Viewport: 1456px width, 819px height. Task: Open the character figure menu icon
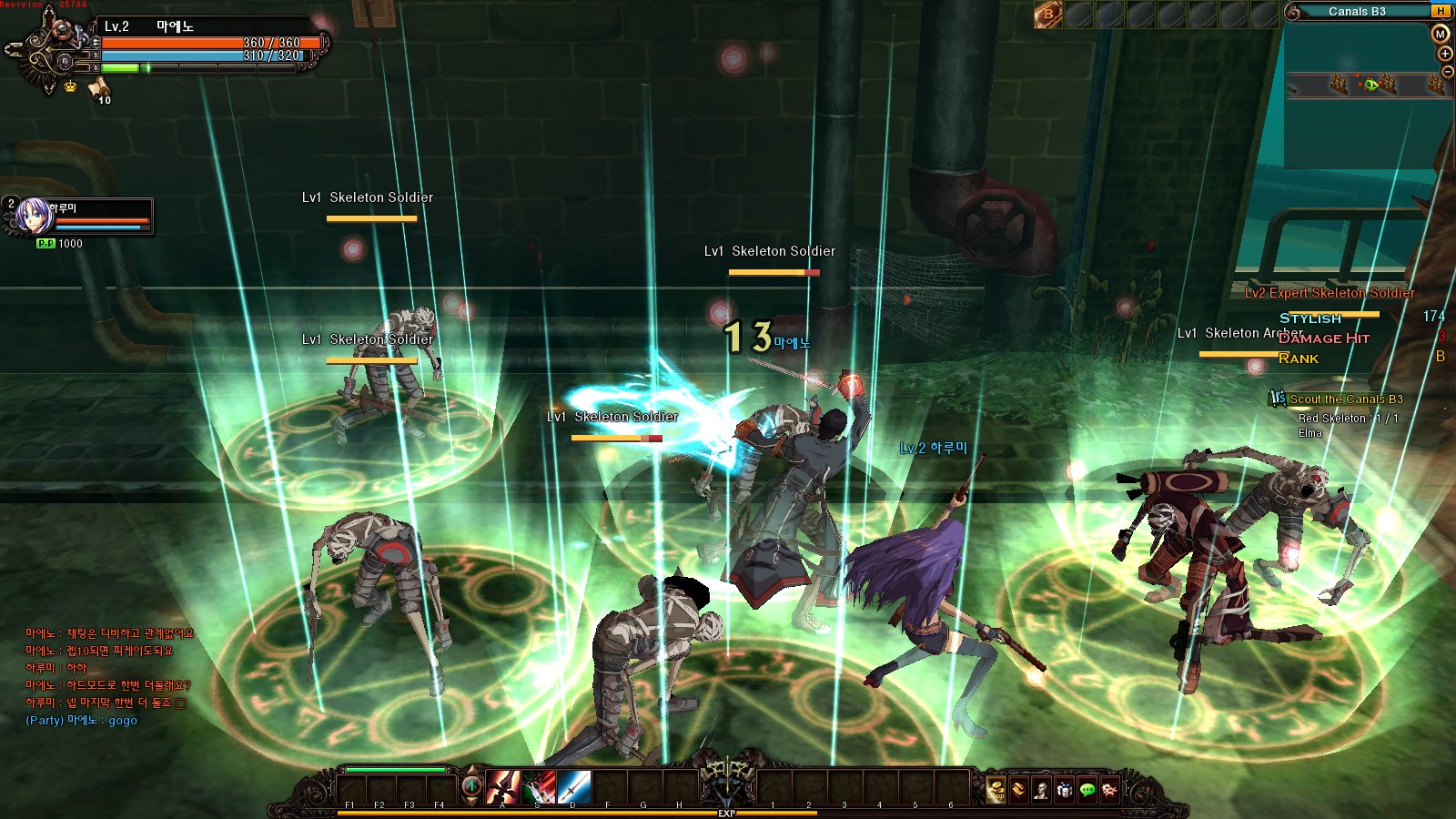pos(1041,790)
